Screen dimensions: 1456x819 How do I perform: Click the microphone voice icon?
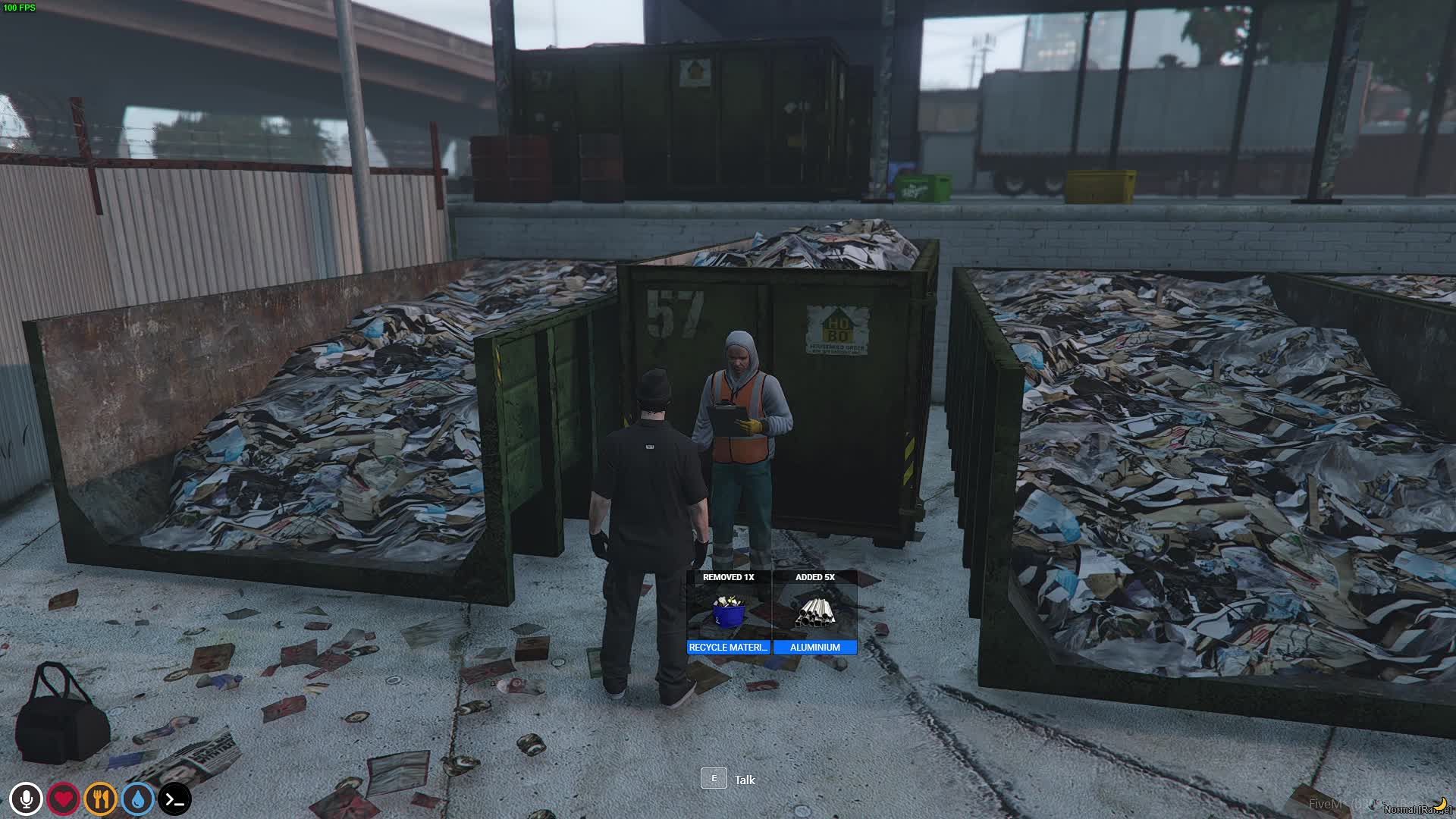[x=26, y=799]
